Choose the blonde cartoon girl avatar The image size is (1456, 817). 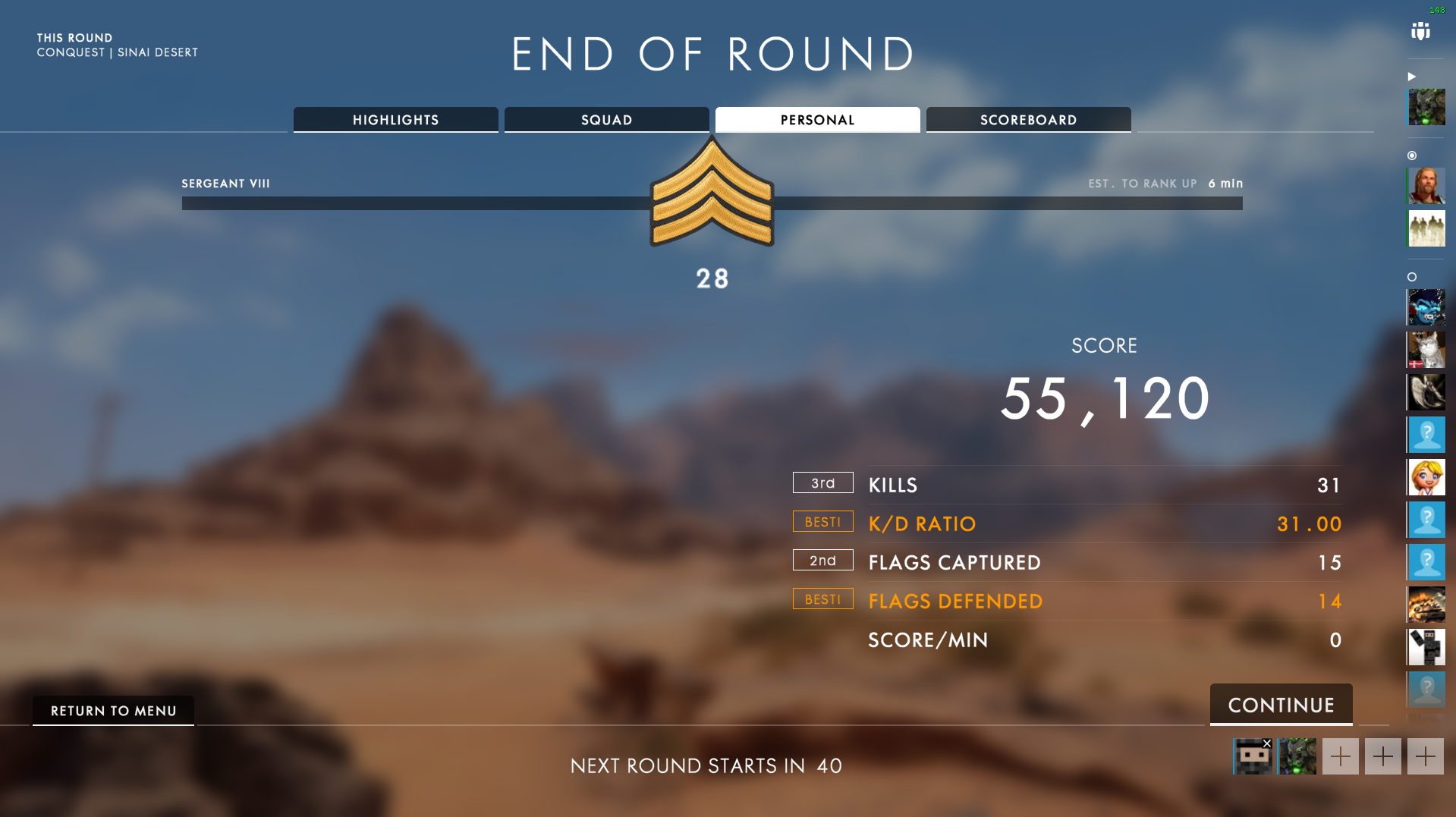point(1426,477)
